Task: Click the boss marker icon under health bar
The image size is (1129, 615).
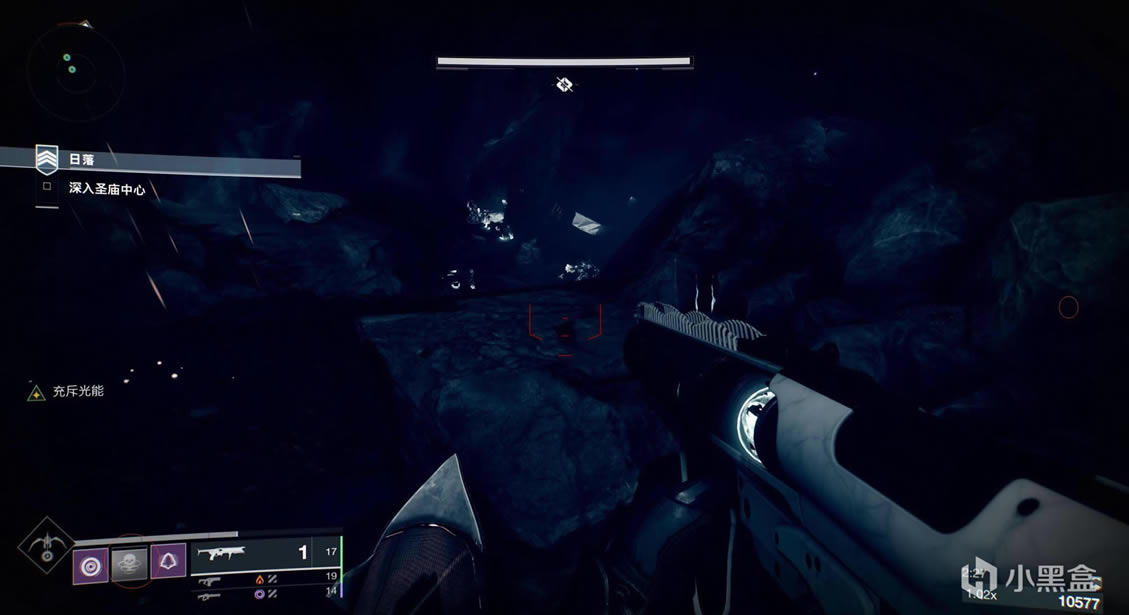Action: 564,84
